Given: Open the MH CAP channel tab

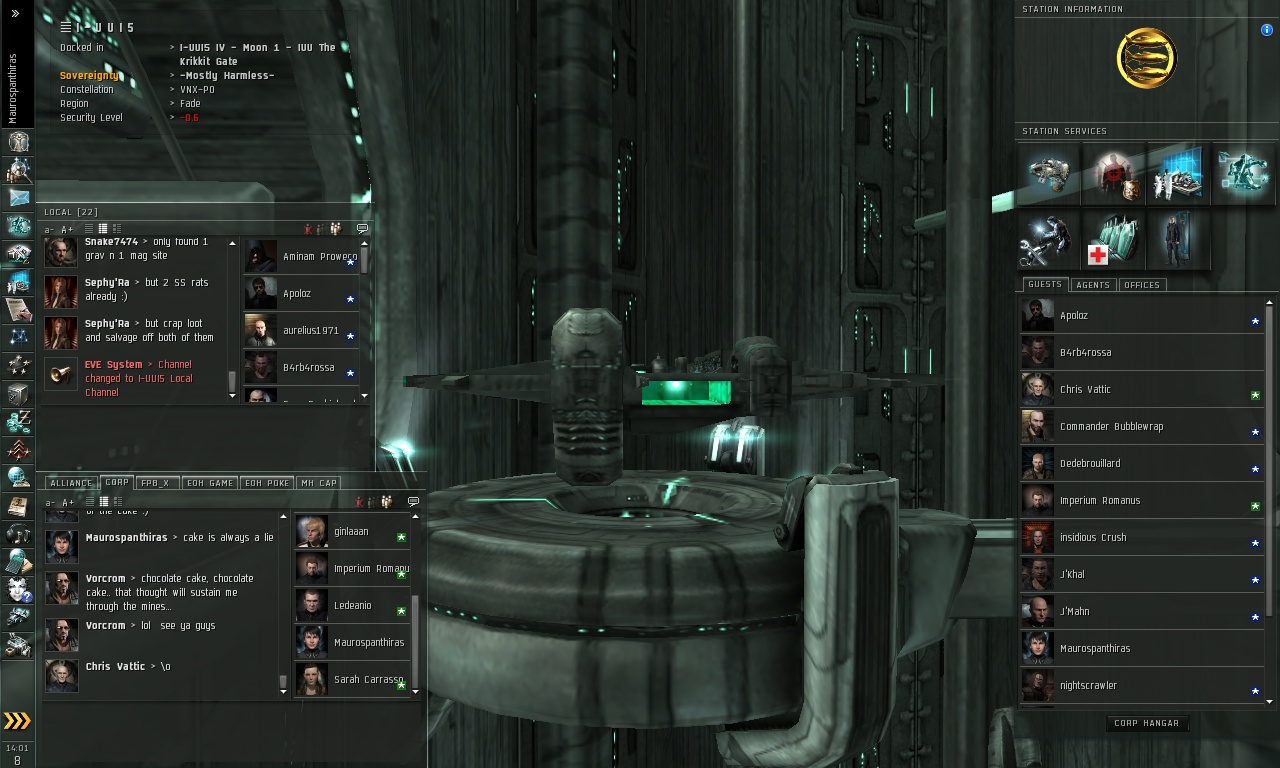Looking at the screenshot, I should pos(318,483).
